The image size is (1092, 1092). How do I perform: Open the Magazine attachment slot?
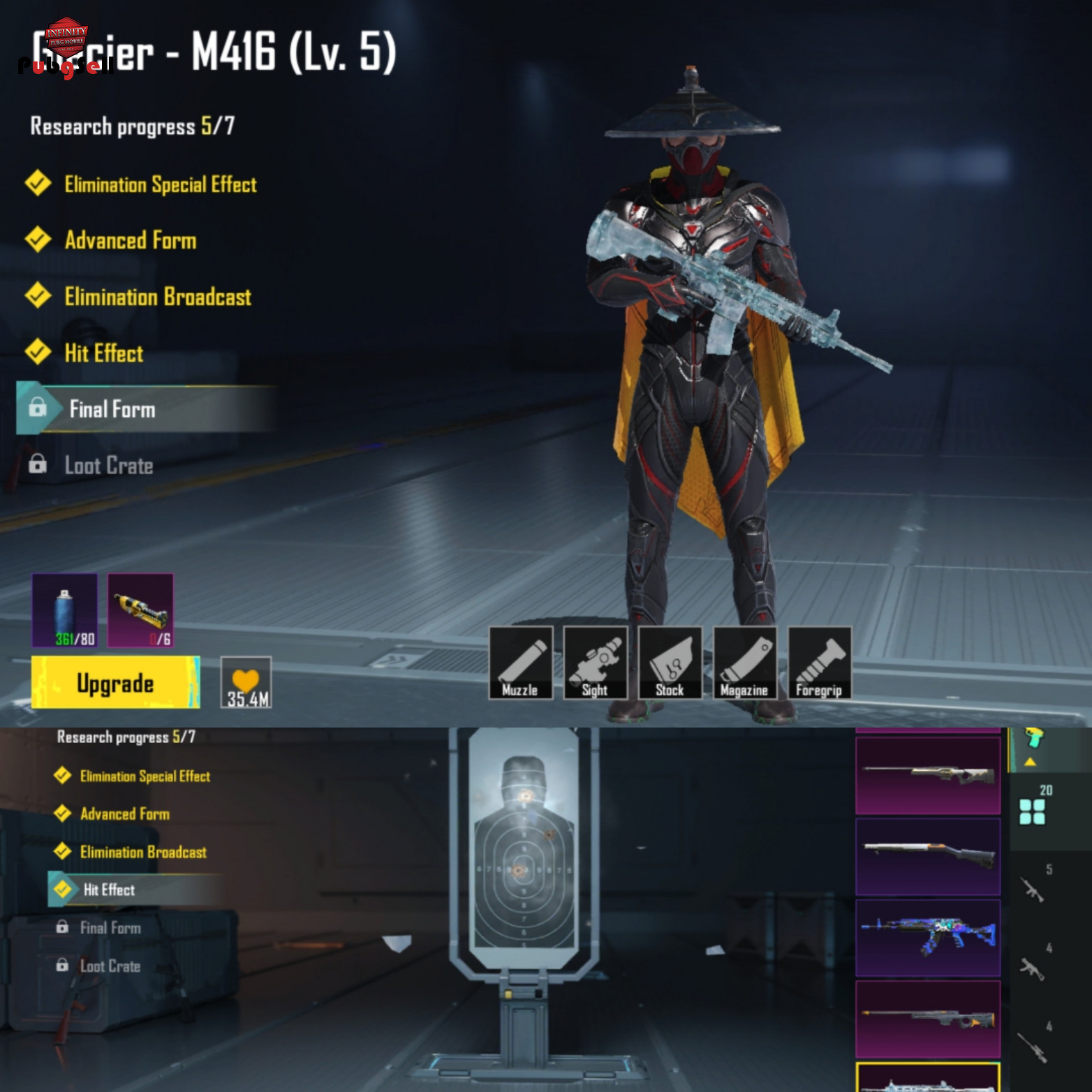click(744, 663)
